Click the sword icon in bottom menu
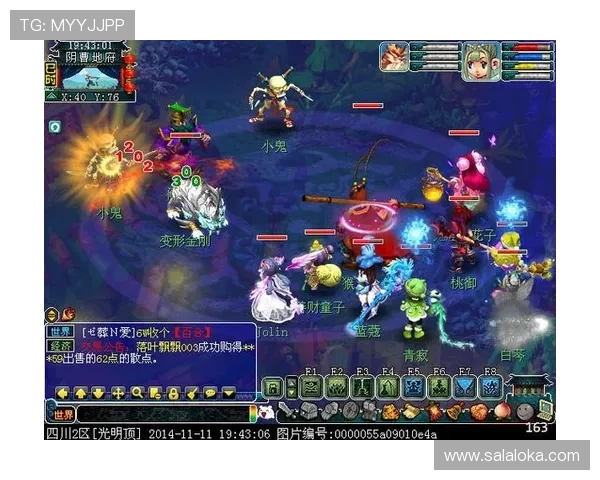600x480 pixels. 285,410
